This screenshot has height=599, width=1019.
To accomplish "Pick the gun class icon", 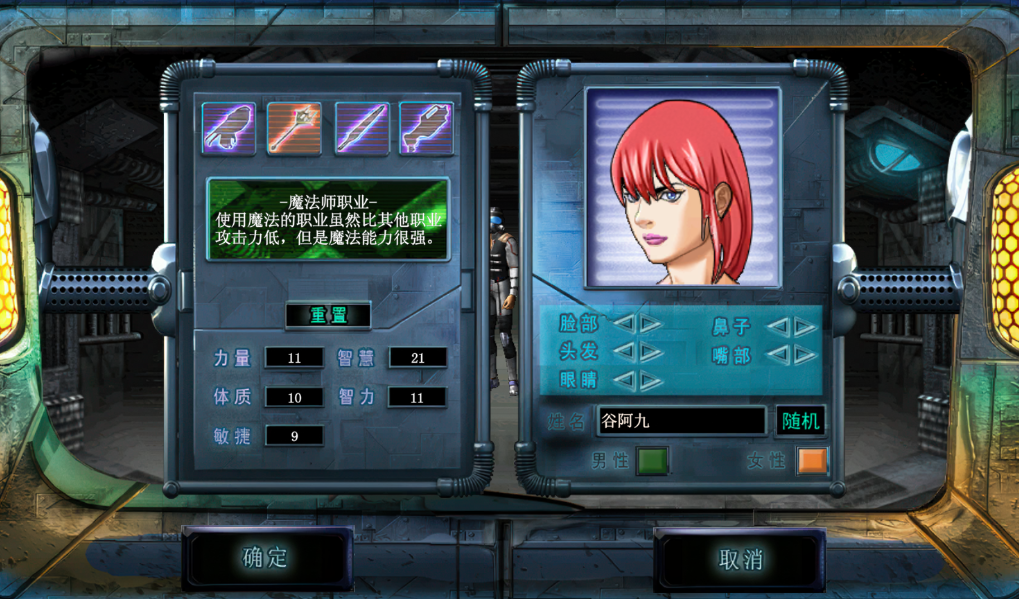I will coord(426,128).
